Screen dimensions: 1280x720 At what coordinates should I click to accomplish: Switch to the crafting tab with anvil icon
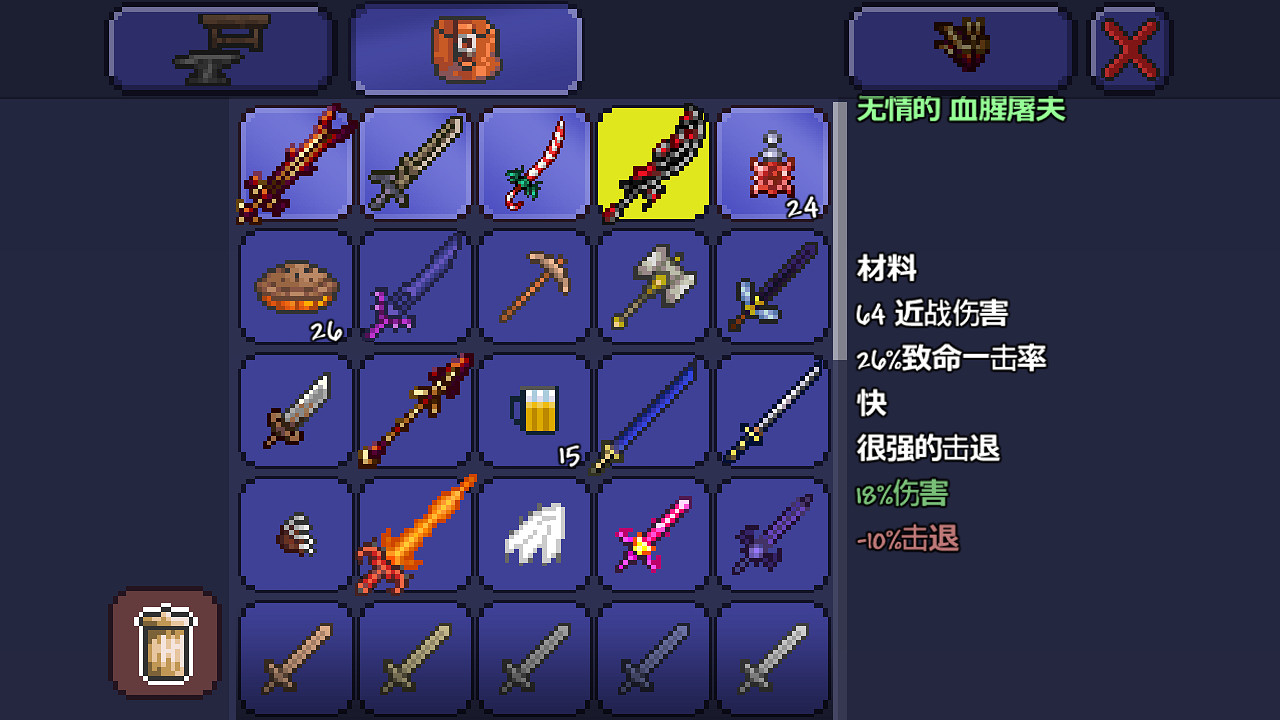tap(220, 47)
